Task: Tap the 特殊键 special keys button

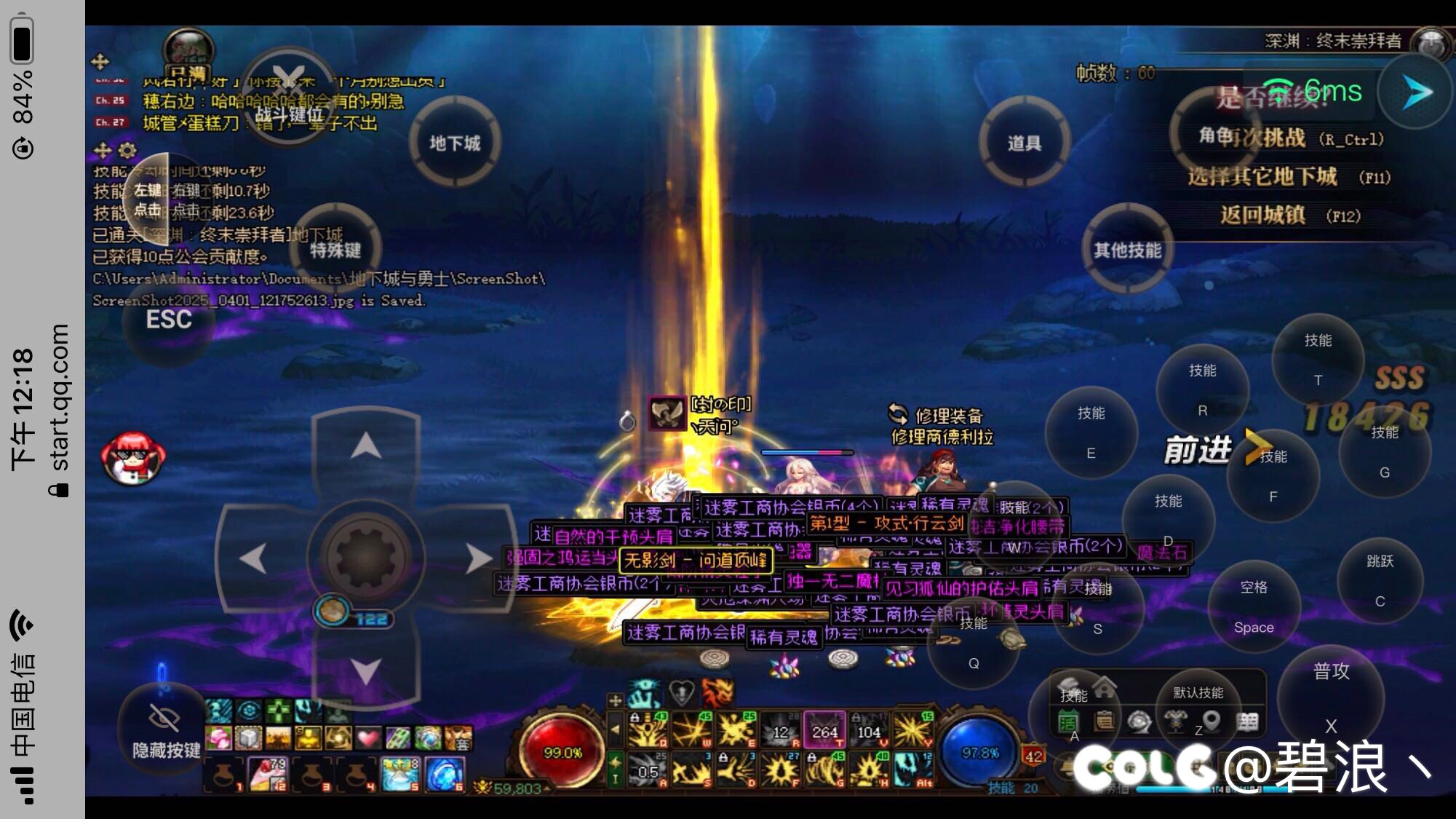Action: [335, 250]
